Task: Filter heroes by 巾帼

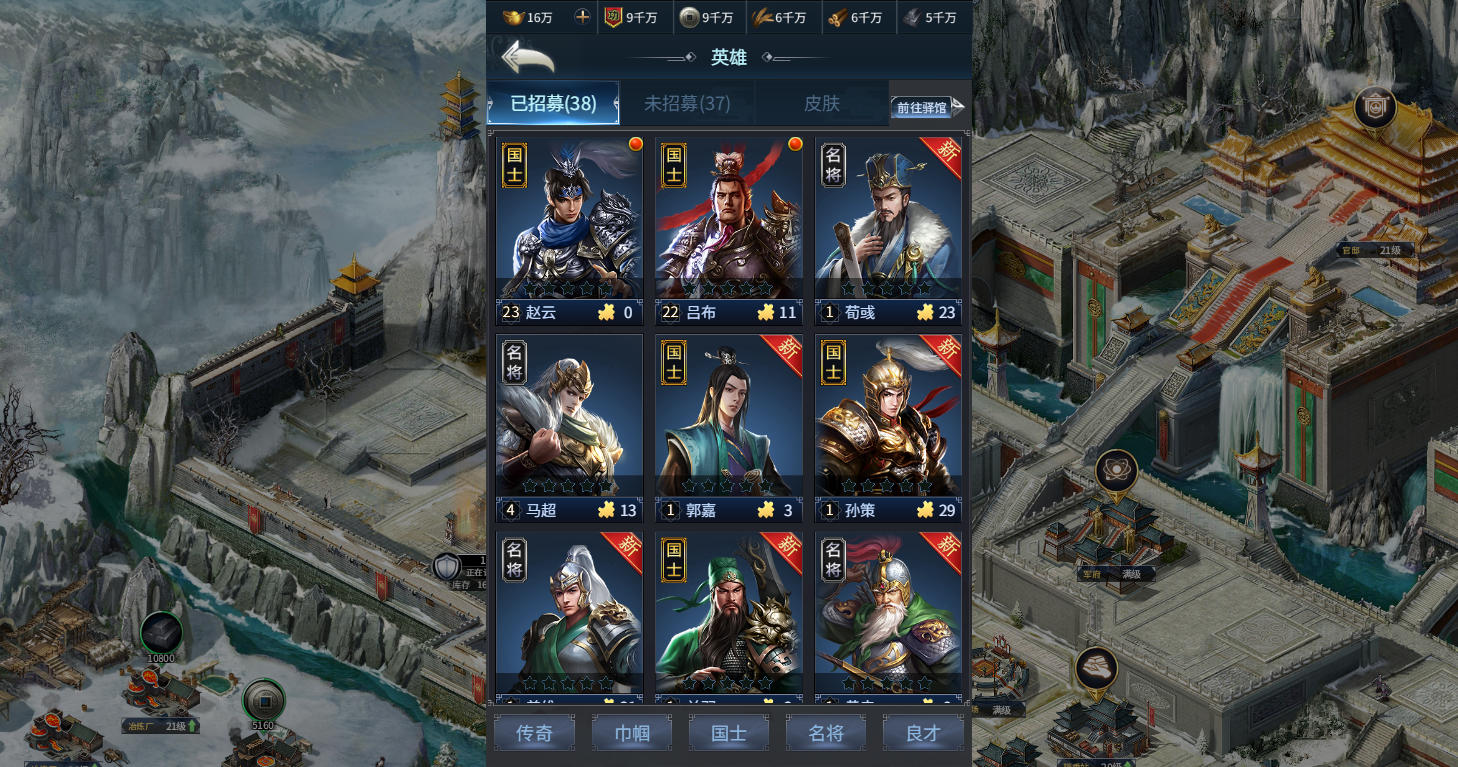Action: [631, 733]
